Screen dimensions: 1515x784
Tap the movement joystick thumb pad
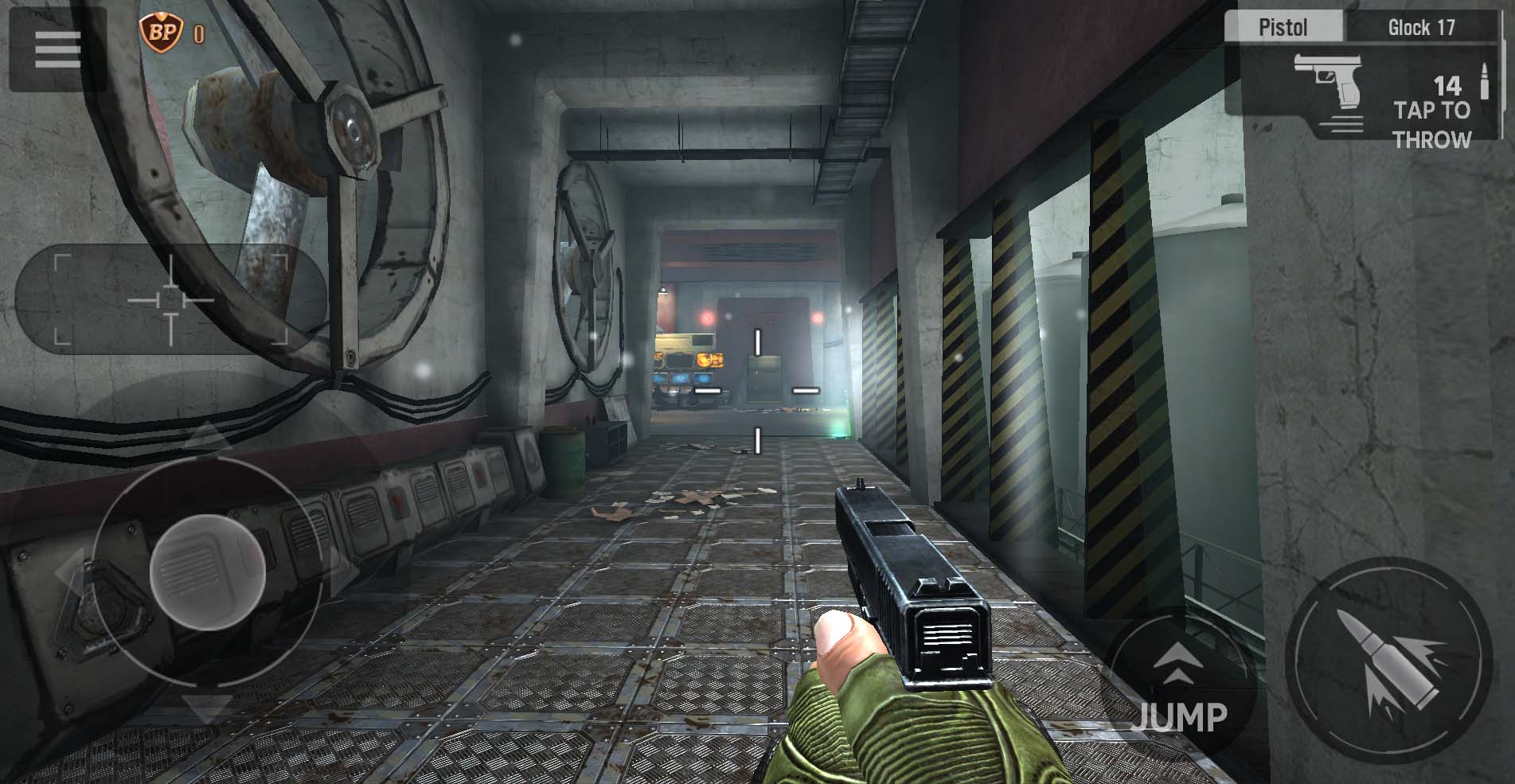[207, 571]
